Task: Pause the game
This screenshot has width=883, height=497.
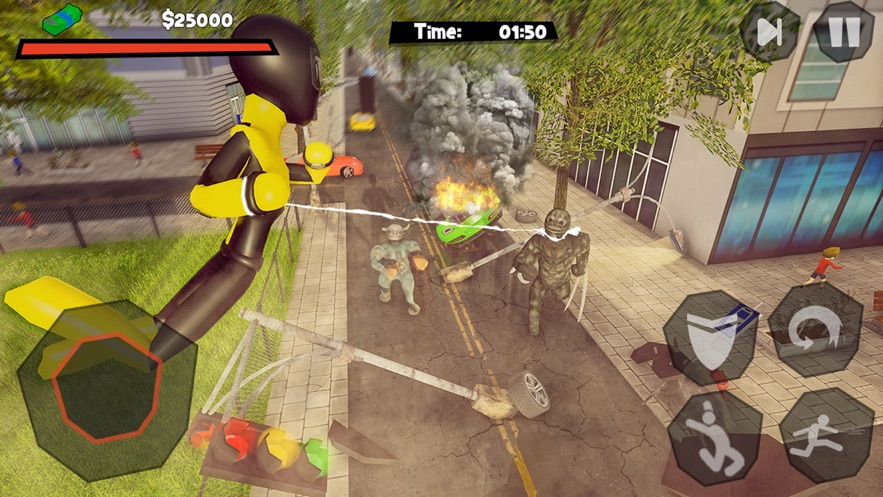Action: click(844, 31)
